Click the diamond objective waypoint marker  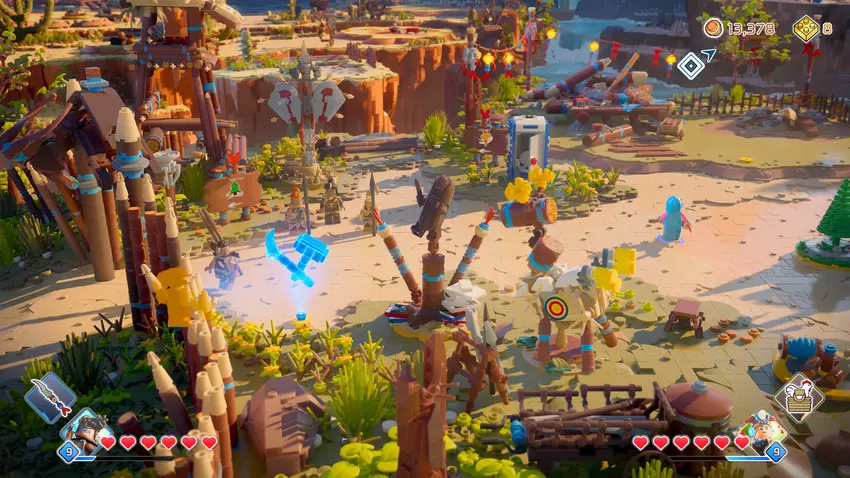690,66
